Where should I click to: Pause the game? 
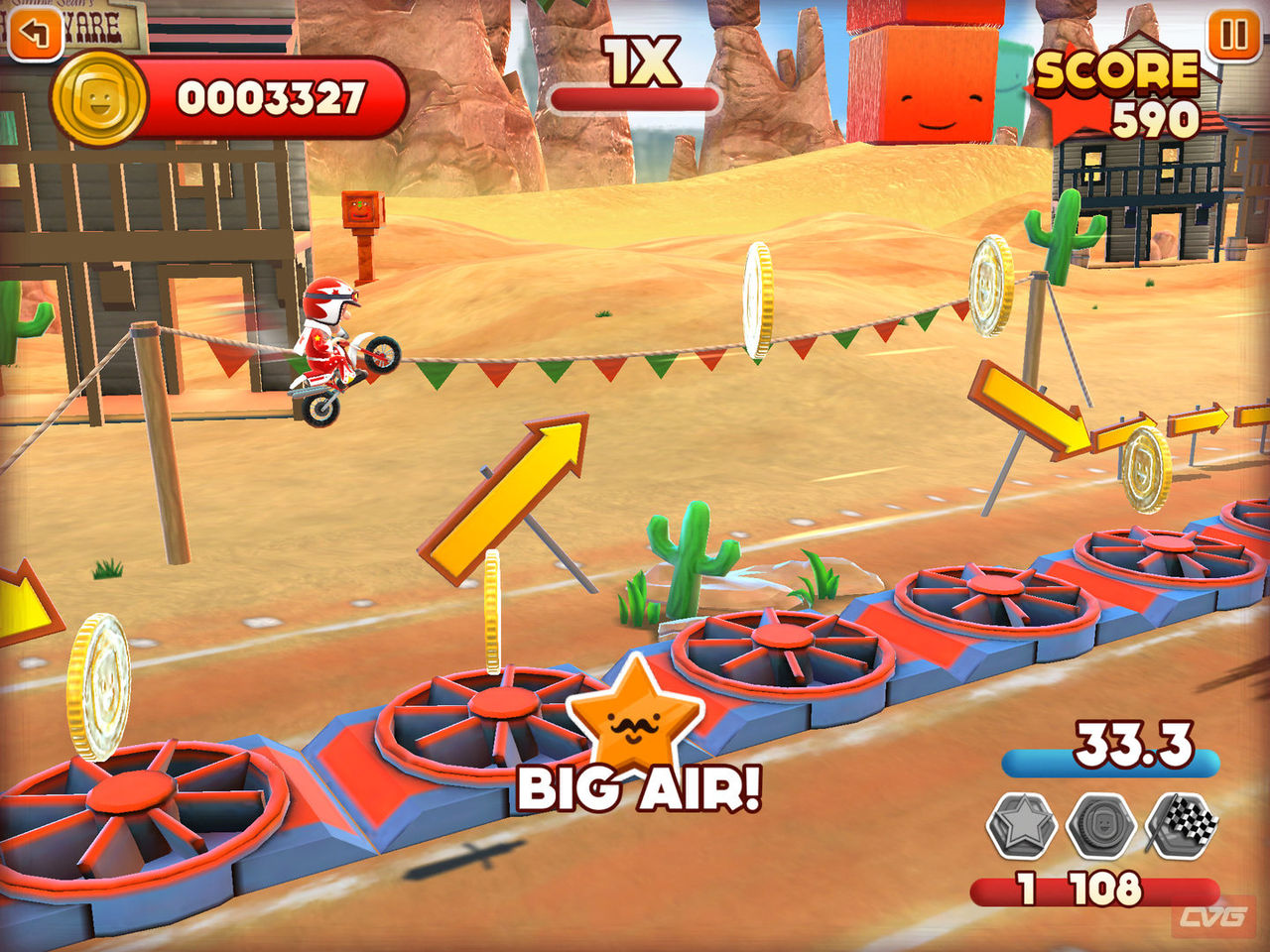(1233, 36)
